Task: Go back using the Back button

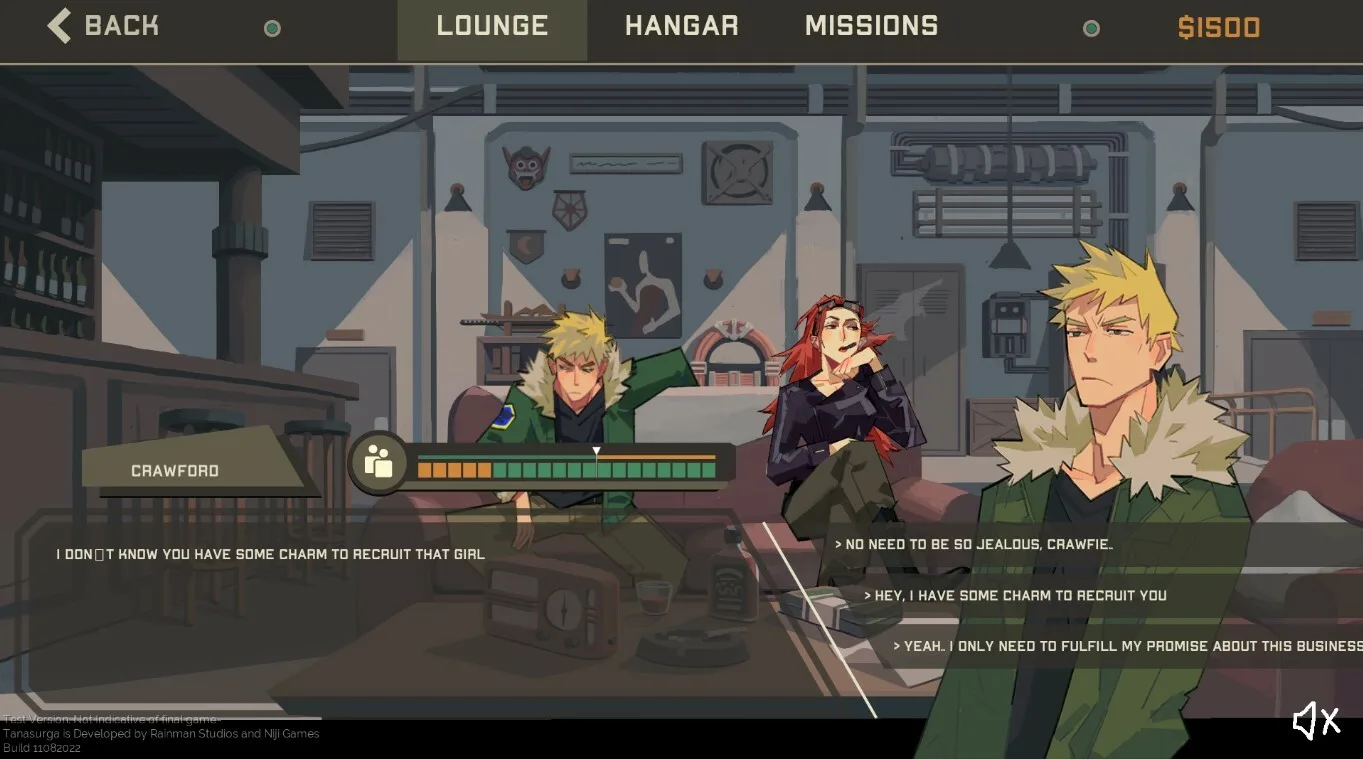Action: click(103, 26)
